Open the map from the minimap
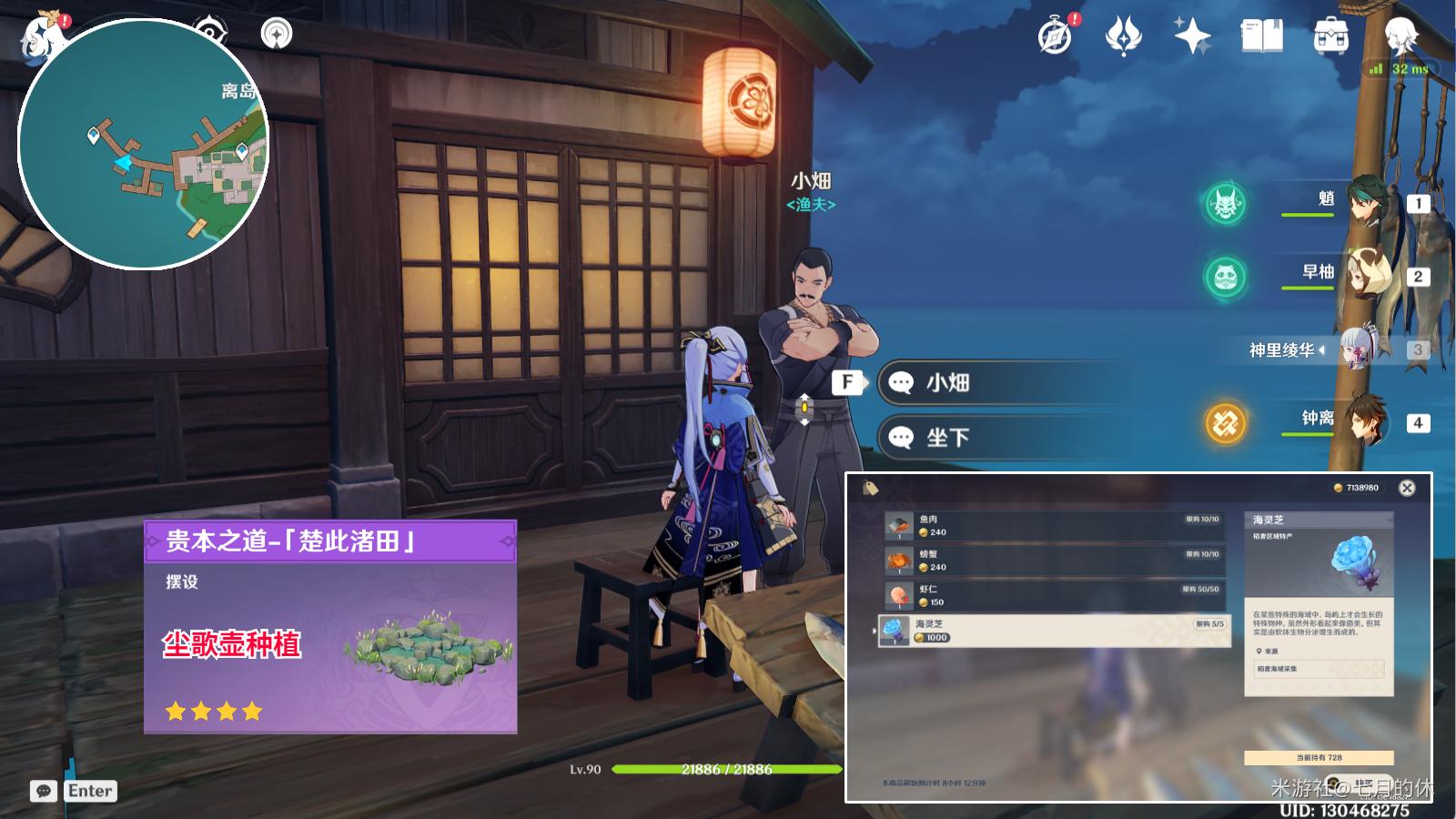Viewport: 1456px width, 819px height. (x=143, y=144)
